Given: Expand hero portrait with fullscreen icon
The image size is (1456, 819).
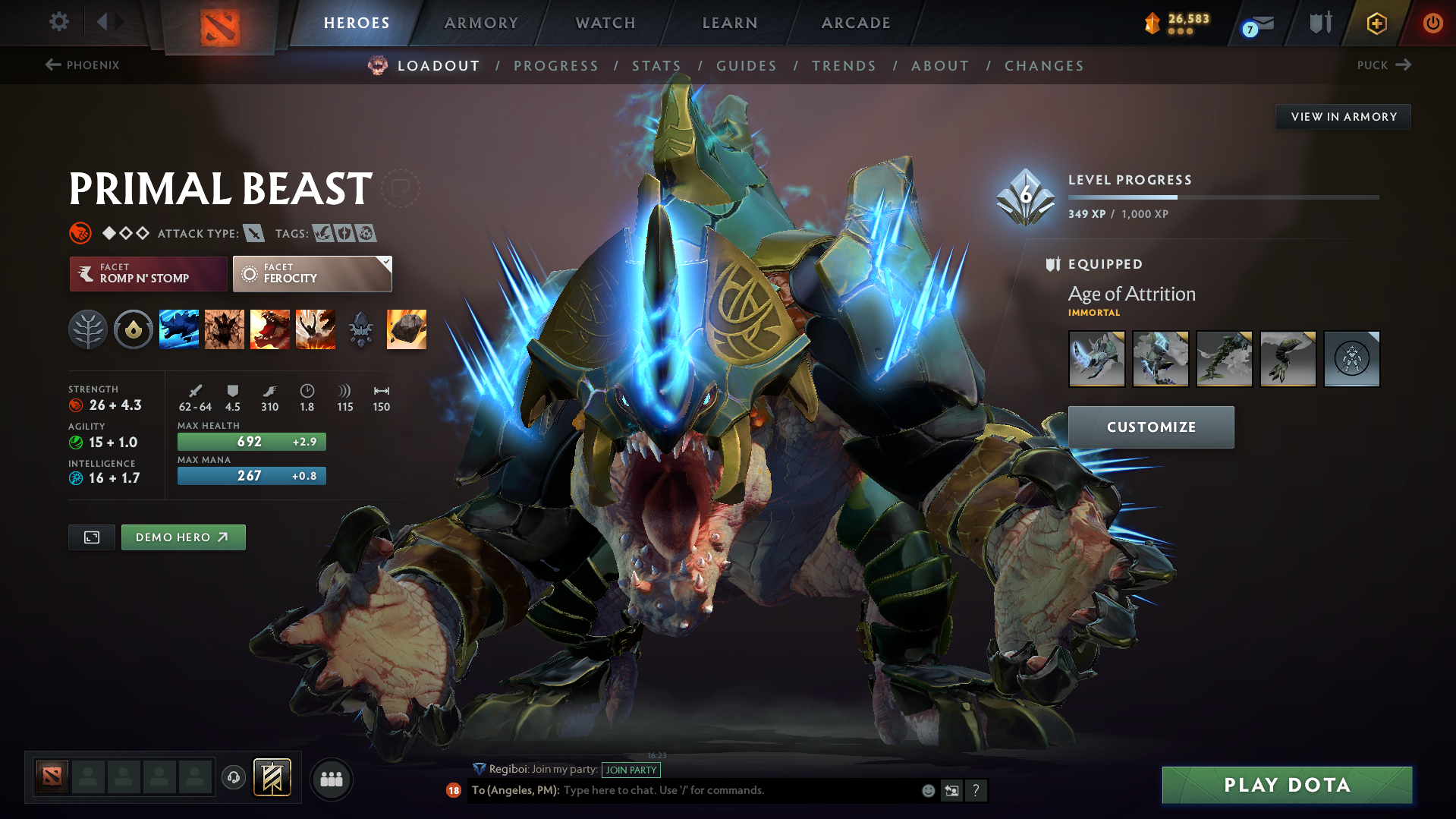Looking at the screenshot, I should (x=91, y=537).
